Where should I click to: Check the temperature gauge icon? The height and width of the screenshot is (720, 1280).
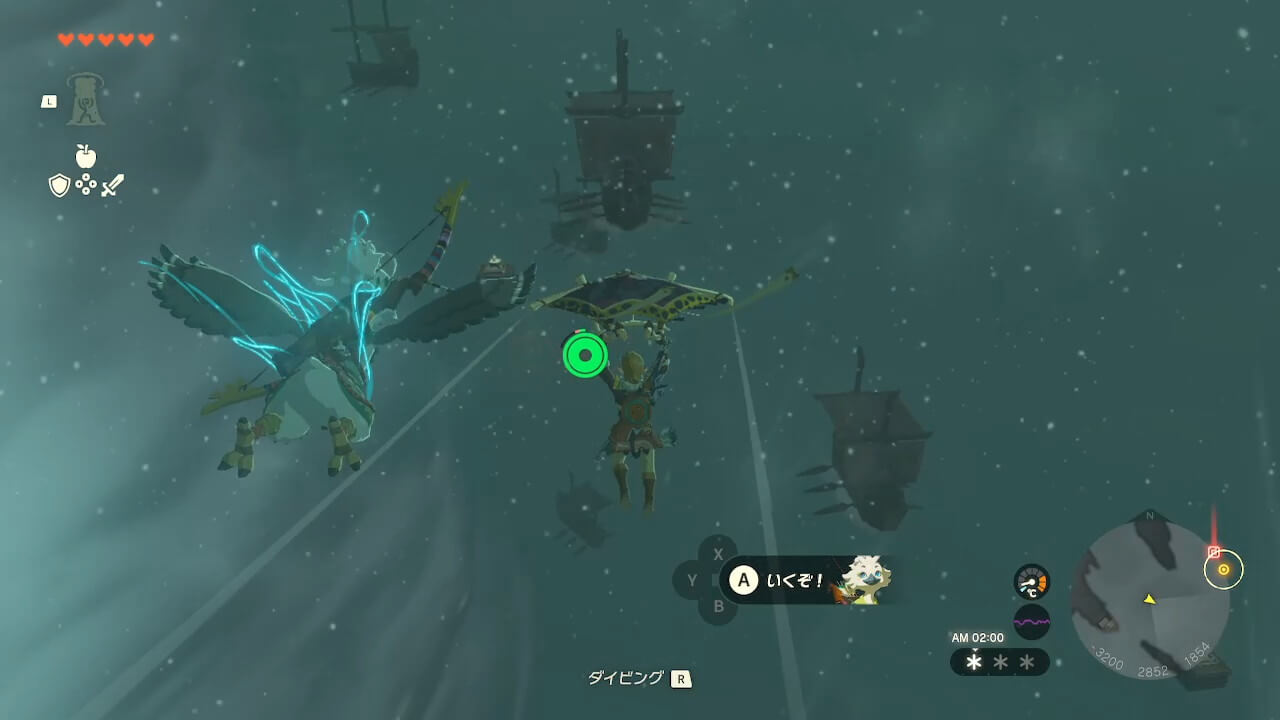(1031, 582)
